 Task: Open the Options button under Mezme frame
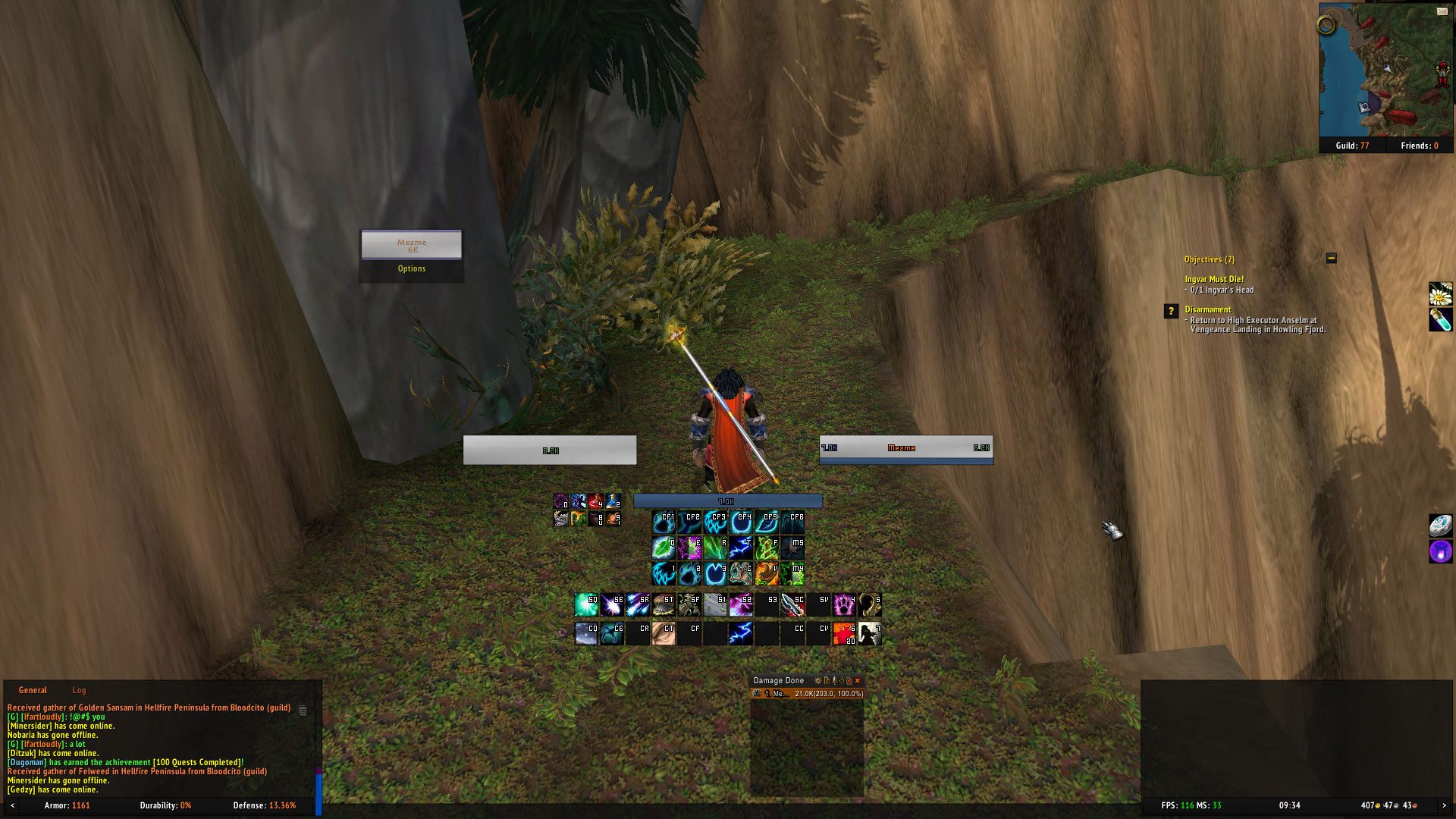(x=412, y=269)
